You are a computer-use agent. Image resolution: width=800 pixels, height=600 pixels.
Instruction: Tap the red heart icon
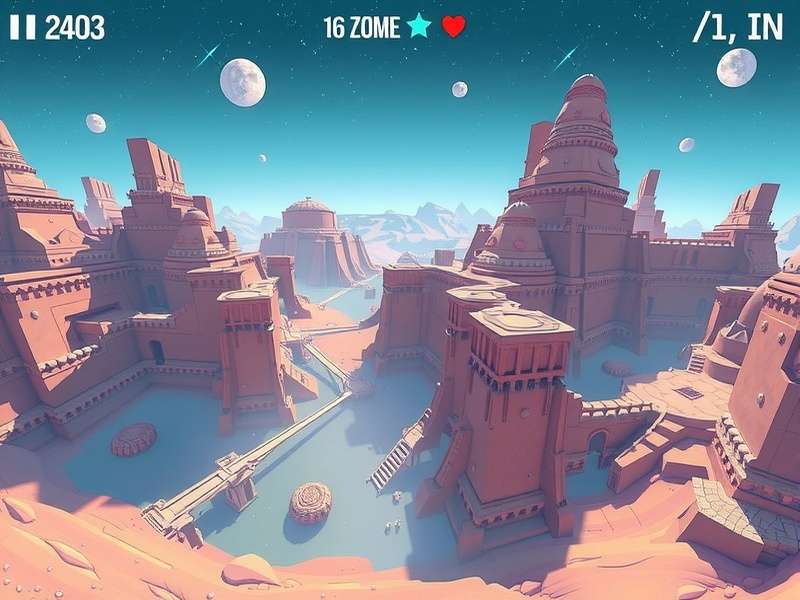point(454,27)
